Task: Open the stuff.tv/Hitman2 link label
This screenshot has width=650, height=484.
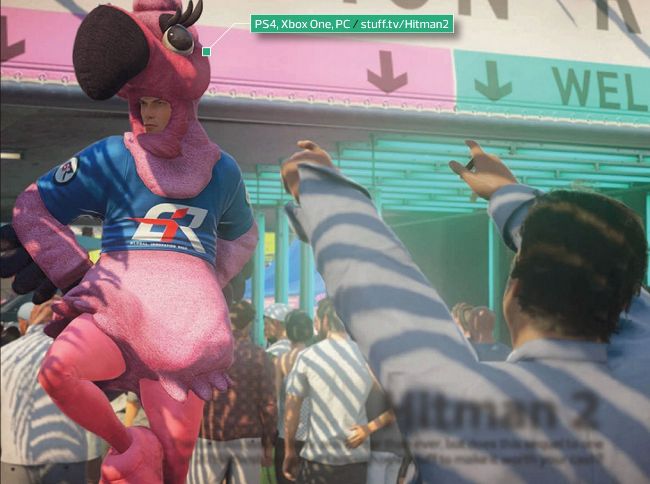Action: (x=404, y=22)
